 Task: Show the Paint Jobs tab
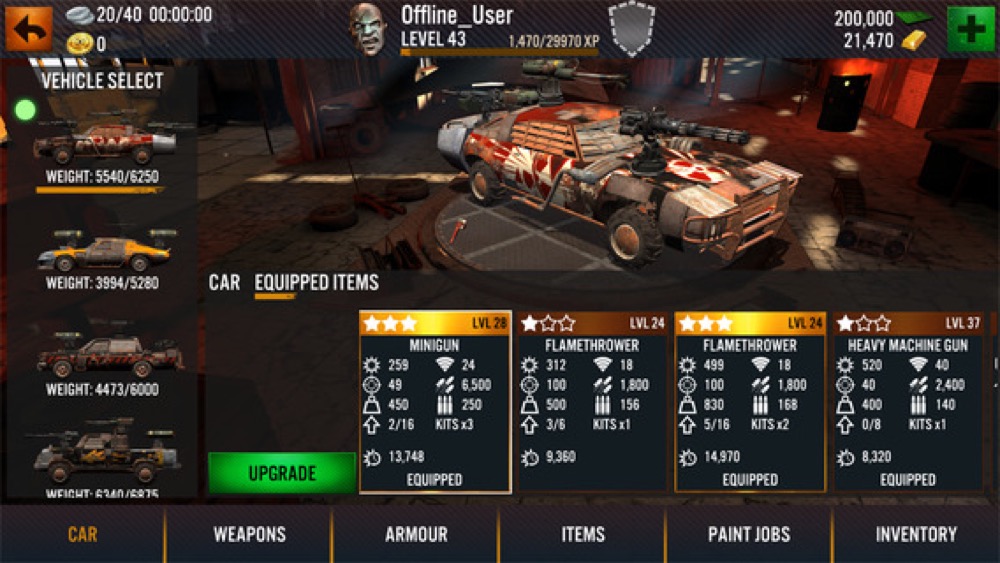pyautogui.click(x=749, y=534)
